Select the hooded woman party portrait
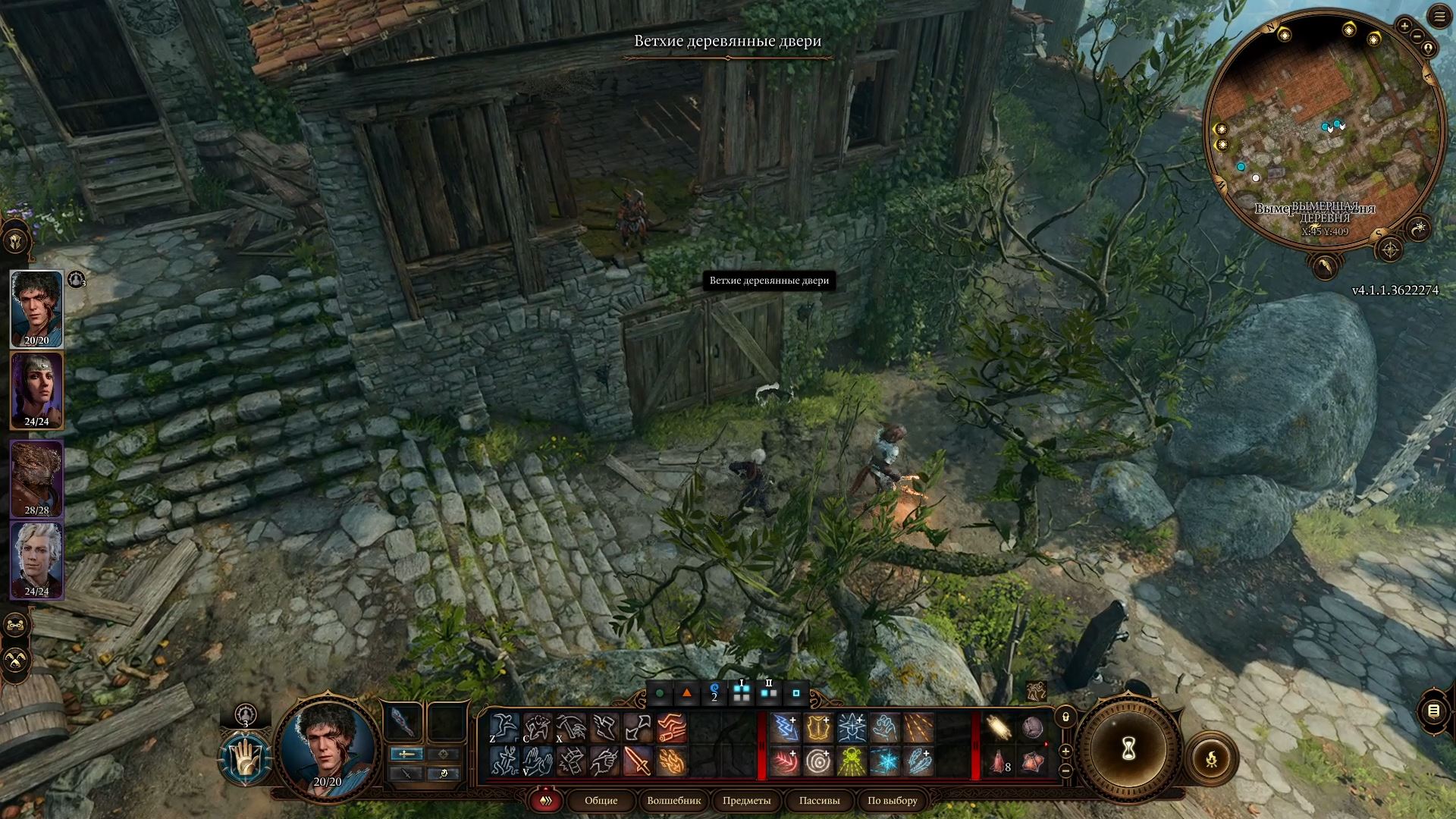This screenshot has width=1456, height=819. pos(36,391)
